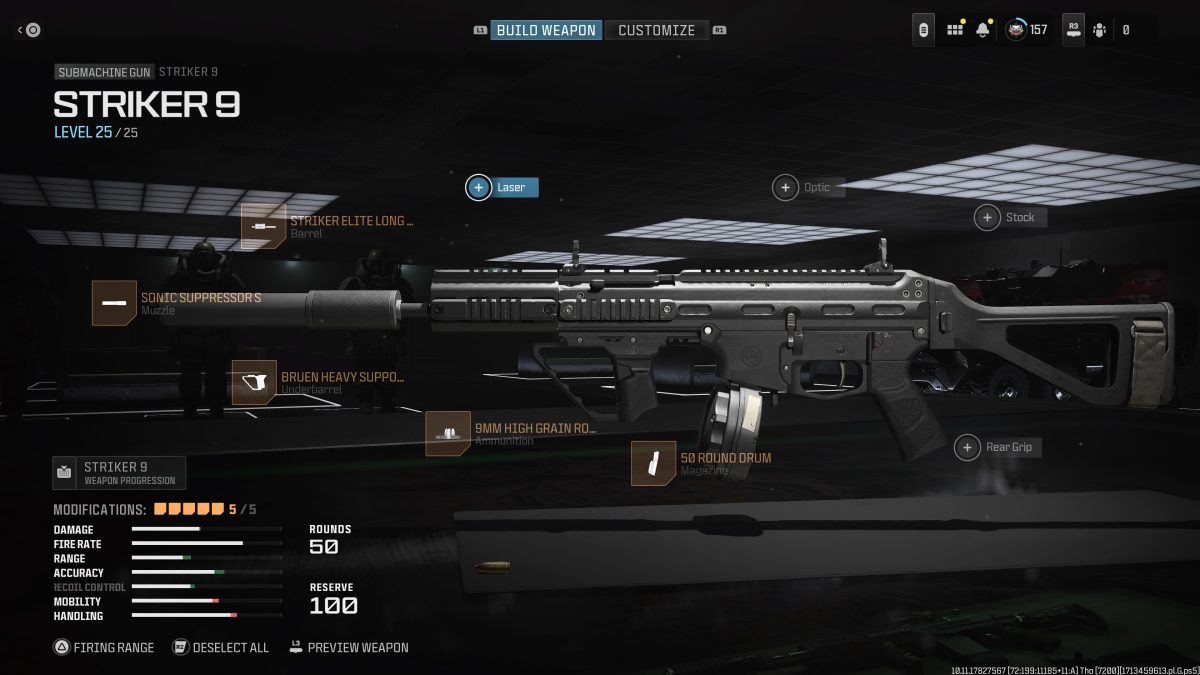
Task: Open the social party icon
Action: point(1100,30)
